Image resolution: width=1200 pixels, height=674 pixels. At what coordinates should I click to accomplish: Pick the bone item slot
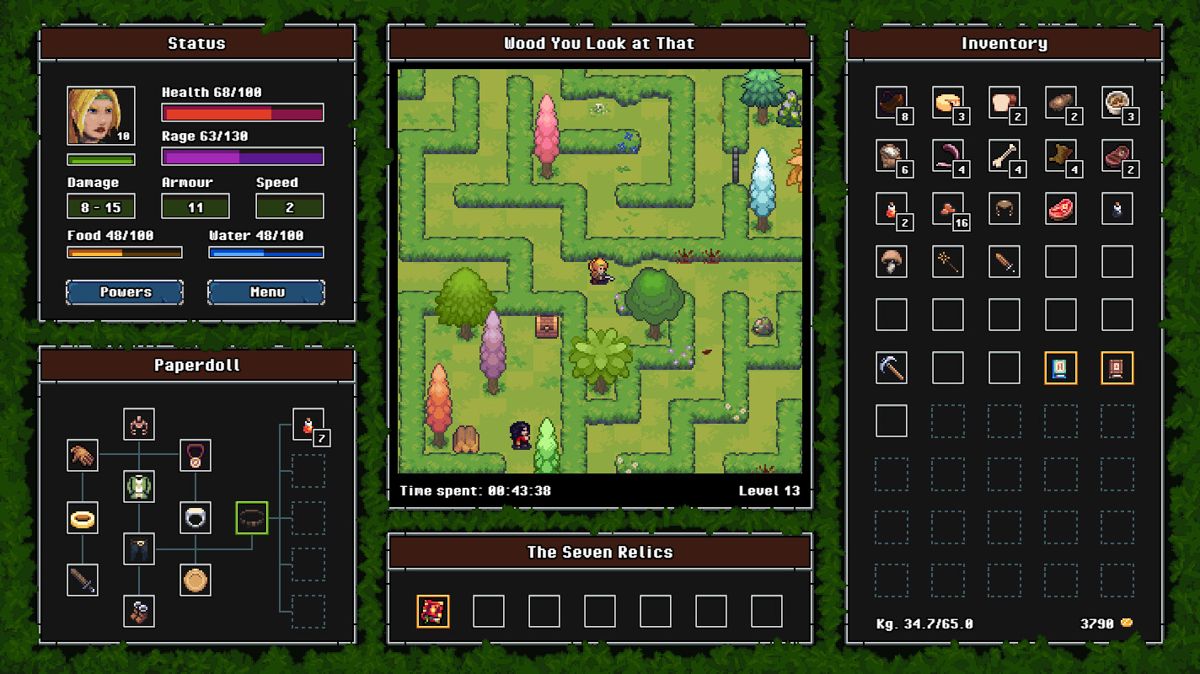(1004, 155)
